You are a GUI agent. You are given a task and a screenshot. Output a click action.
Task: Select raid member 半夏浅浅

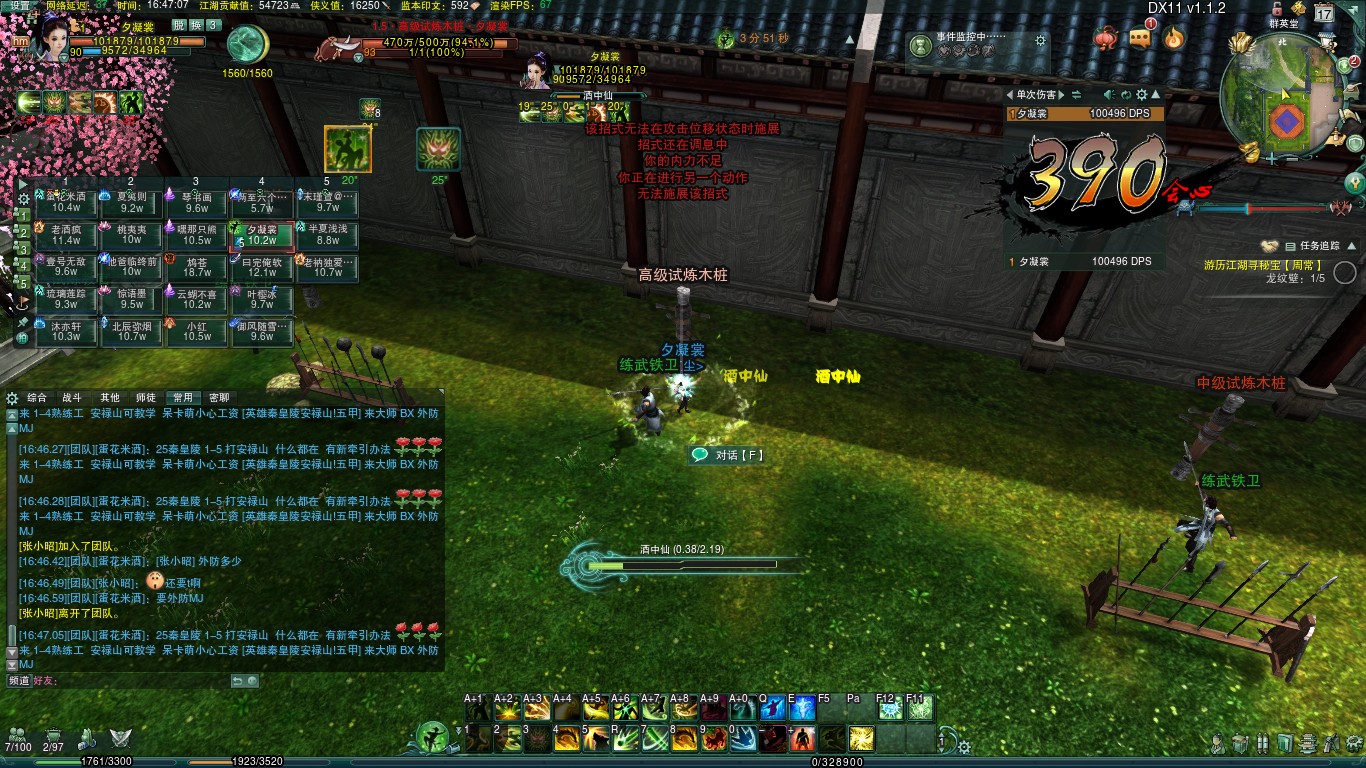[x=327, y=235]
